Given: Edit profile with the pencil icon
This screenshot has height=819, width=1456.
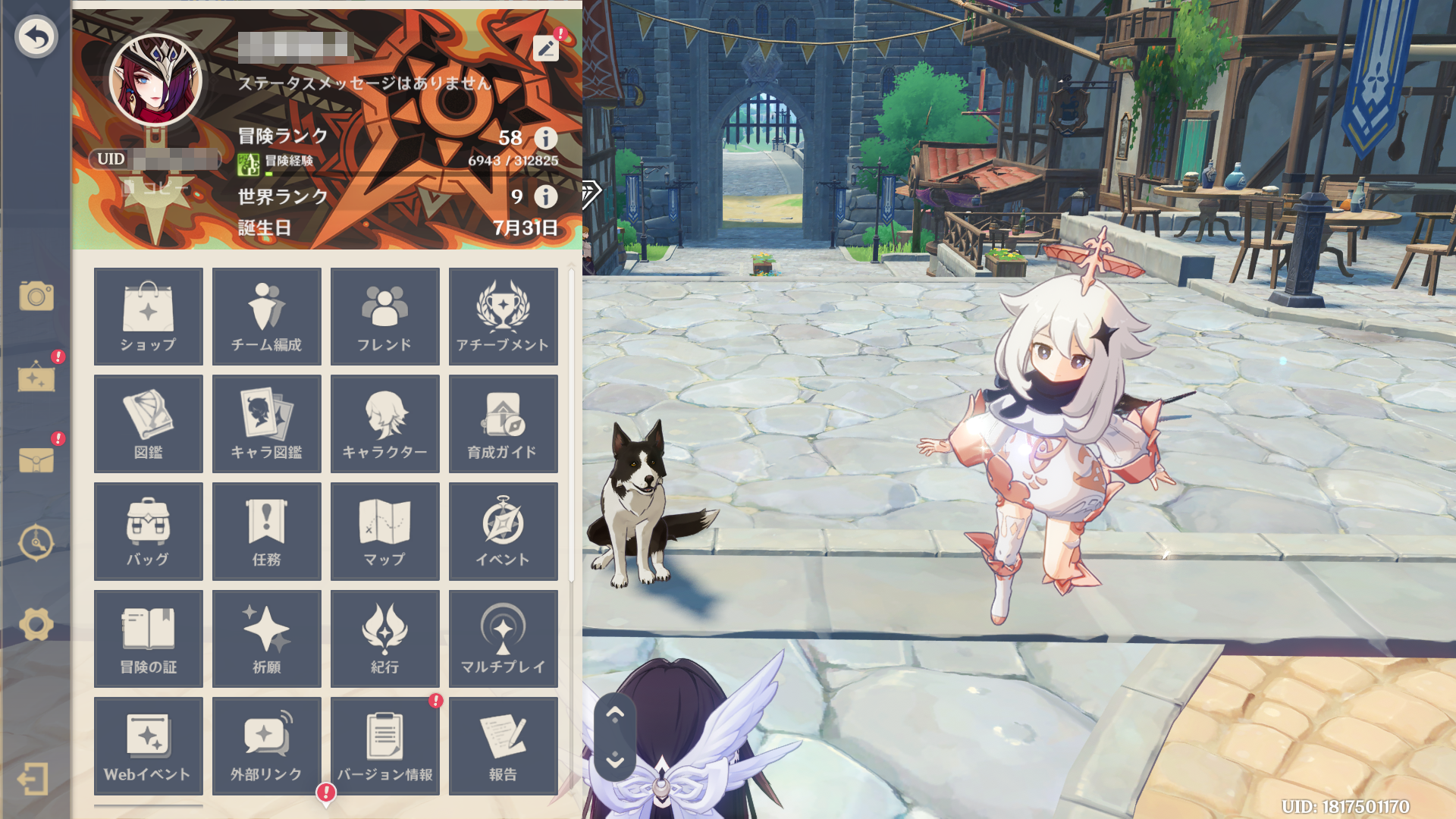Looking at the screenshot, I should click(x=545, y=49).
